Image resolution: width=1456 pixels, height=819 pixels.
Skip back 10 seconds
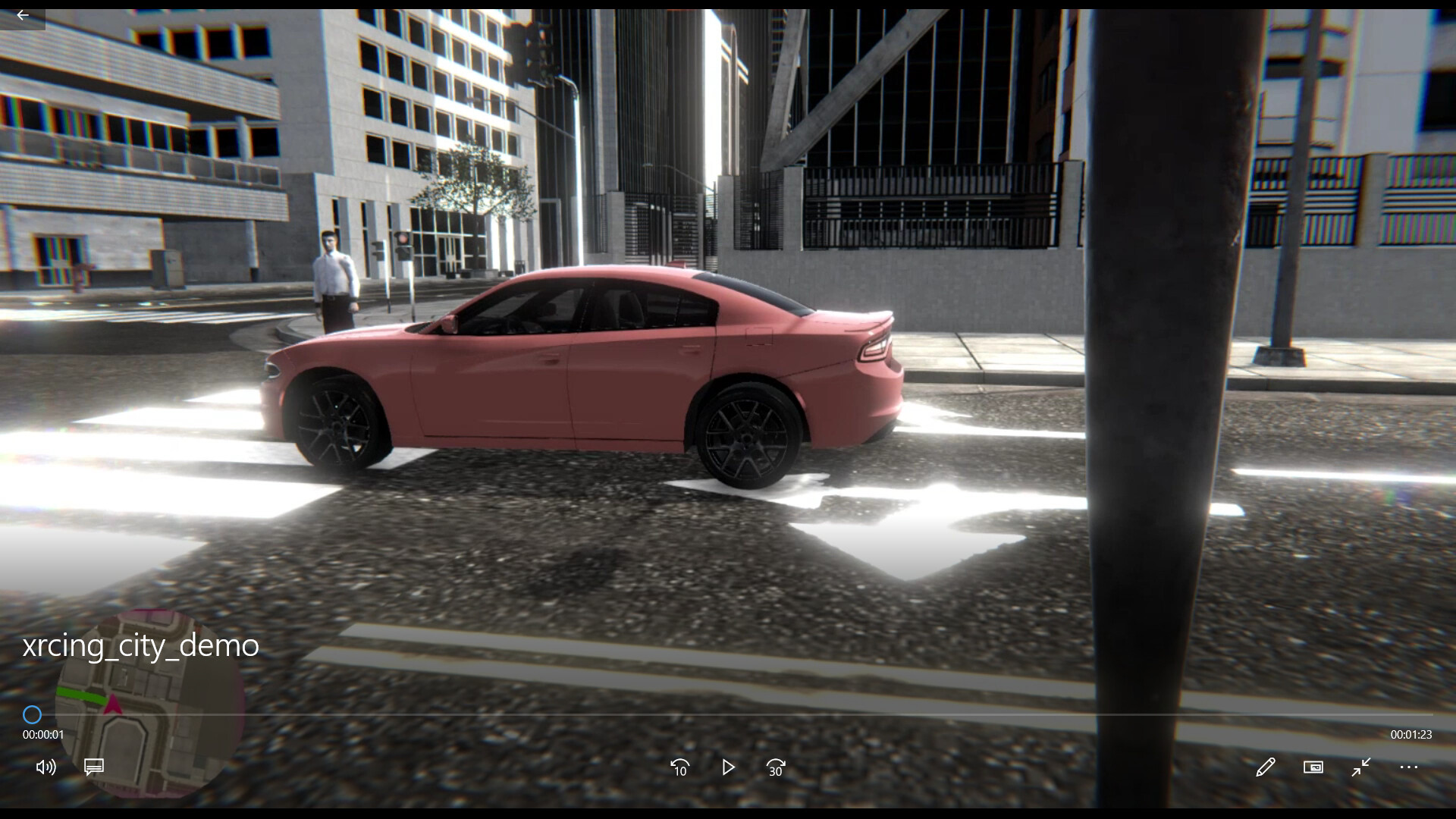[x=679, y=767]
